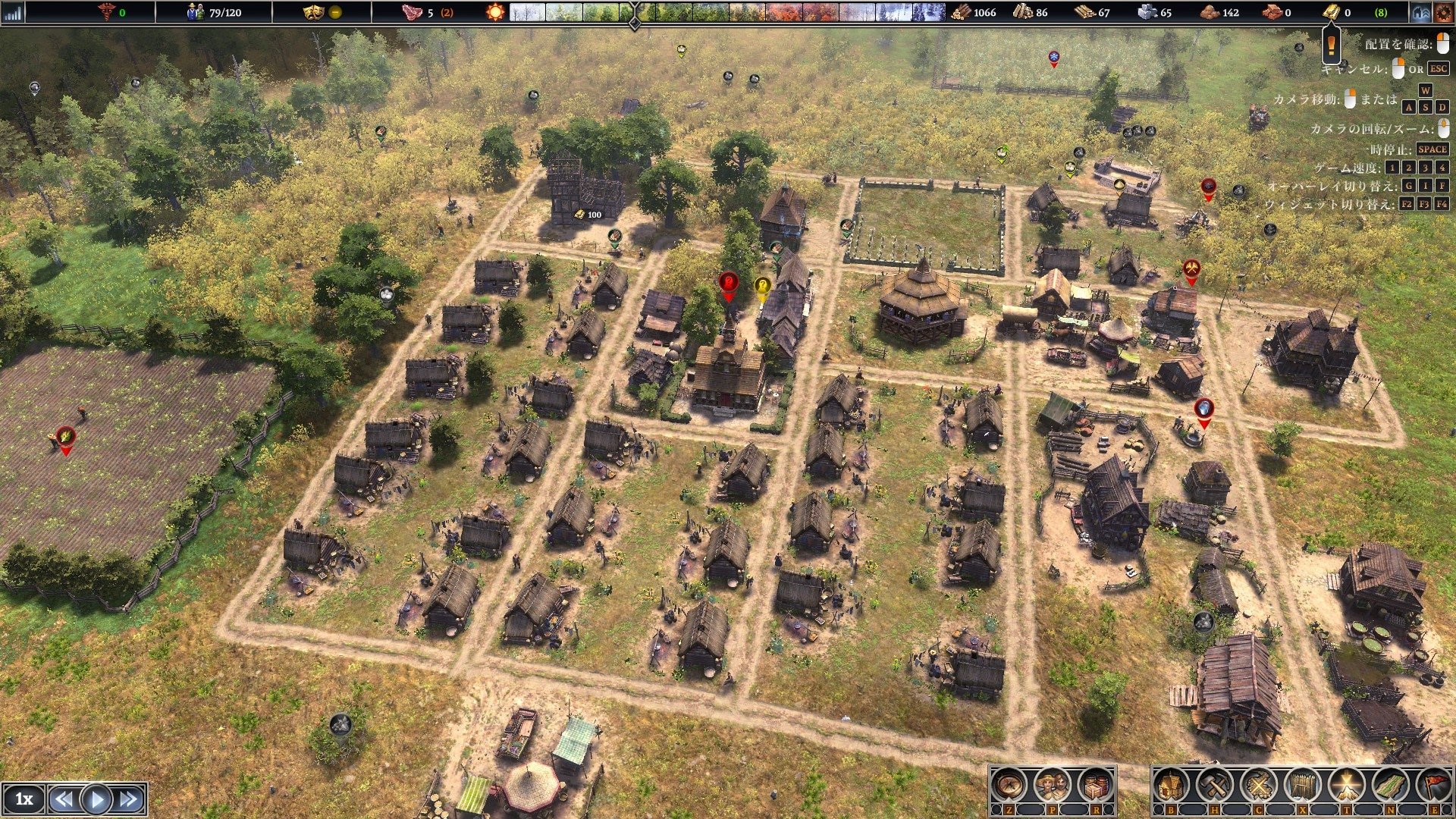The height and width of the screenshot is (819, 1456).
Task: Activate the clear-area crossed X tool
Action: (x=1258, y=786)
